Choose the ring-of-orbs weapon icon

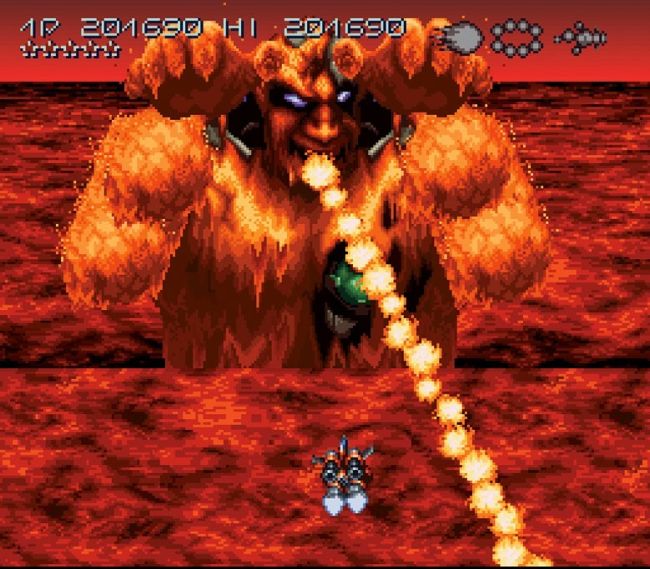[517, 38]
